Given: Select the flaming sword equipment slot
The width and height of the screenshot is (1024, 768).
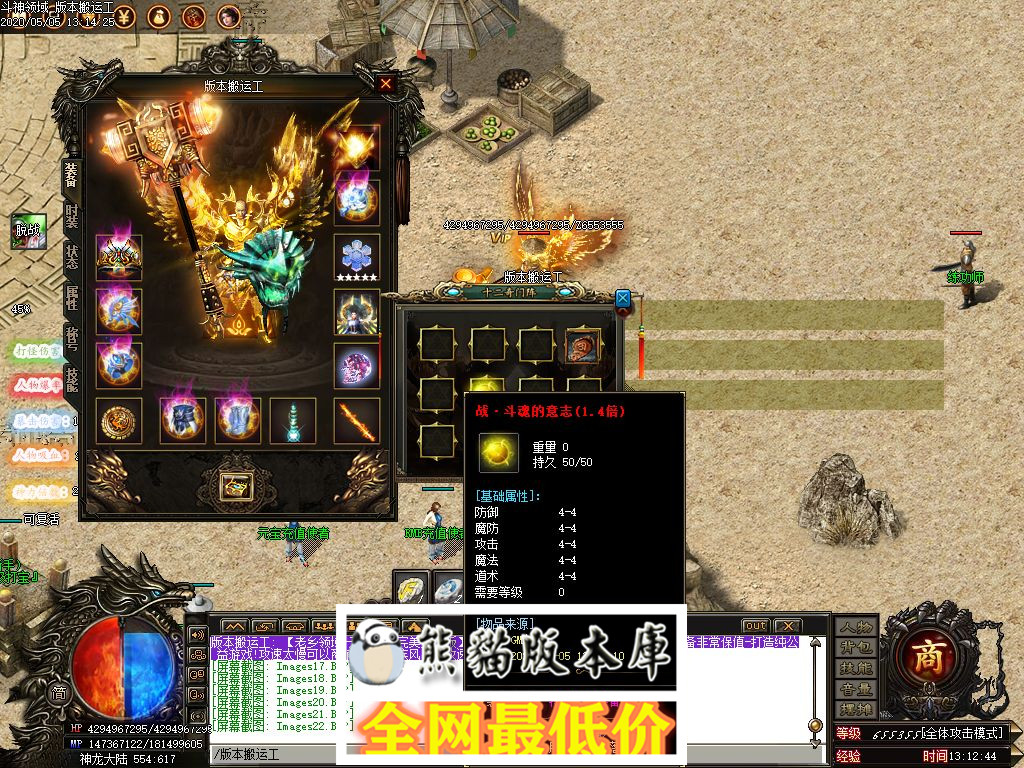Looking at the screenshot, I should [x=356, y=421].
